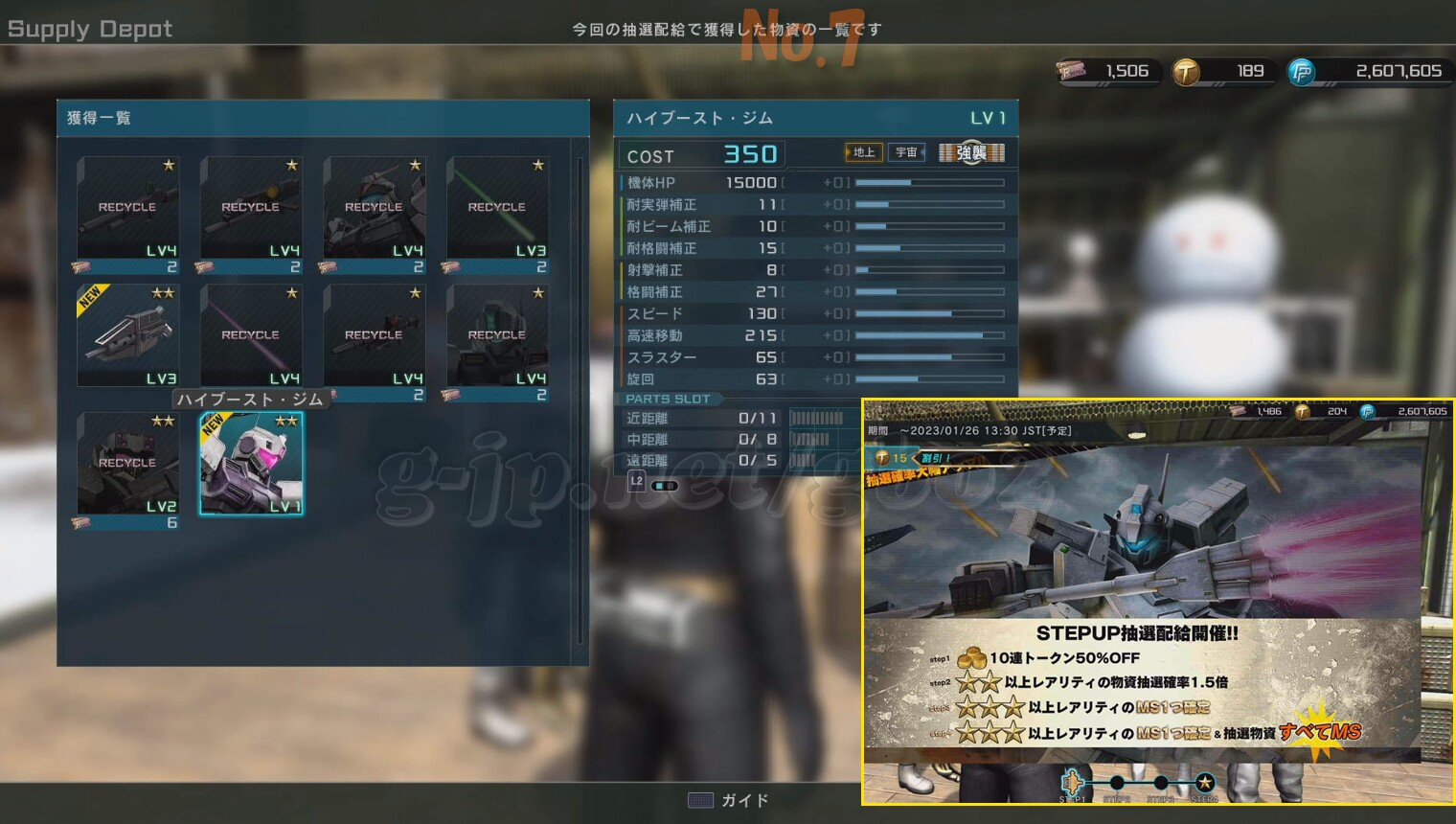Open the STEPUP supply drop inset image
The width and height of the screenshot is (1456, 824).
(x=1157, y=601)
